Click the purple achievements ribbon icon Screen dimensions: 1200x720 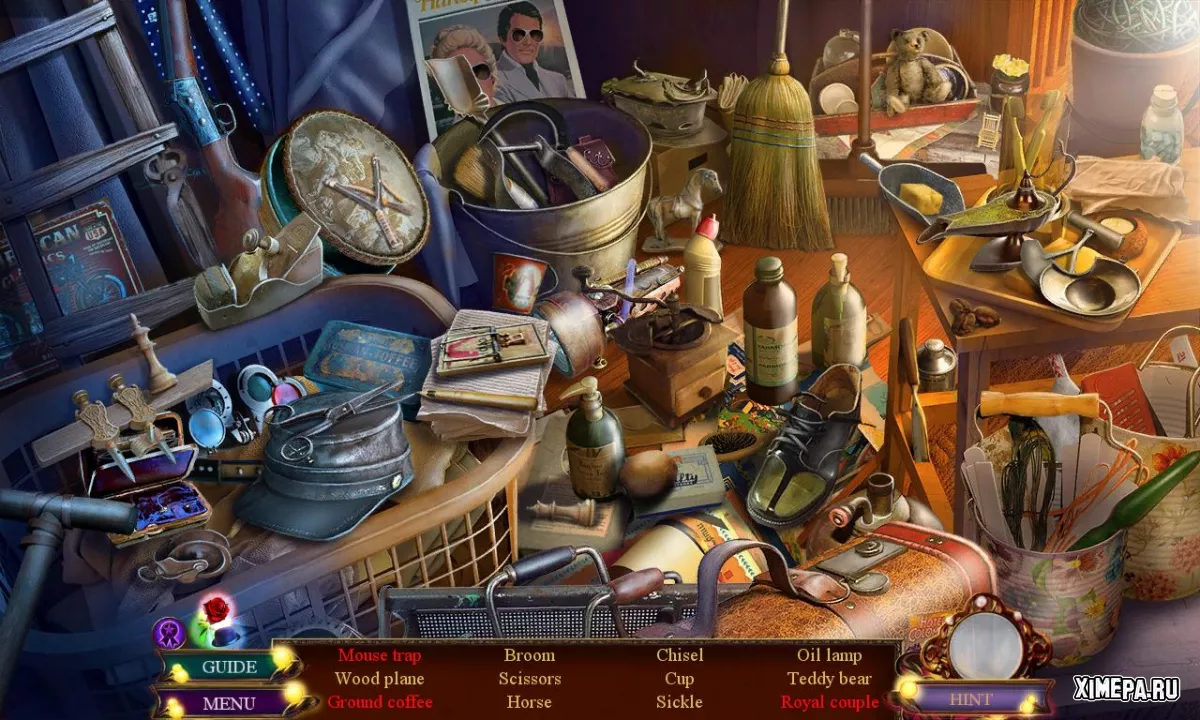tap(169, 633)
